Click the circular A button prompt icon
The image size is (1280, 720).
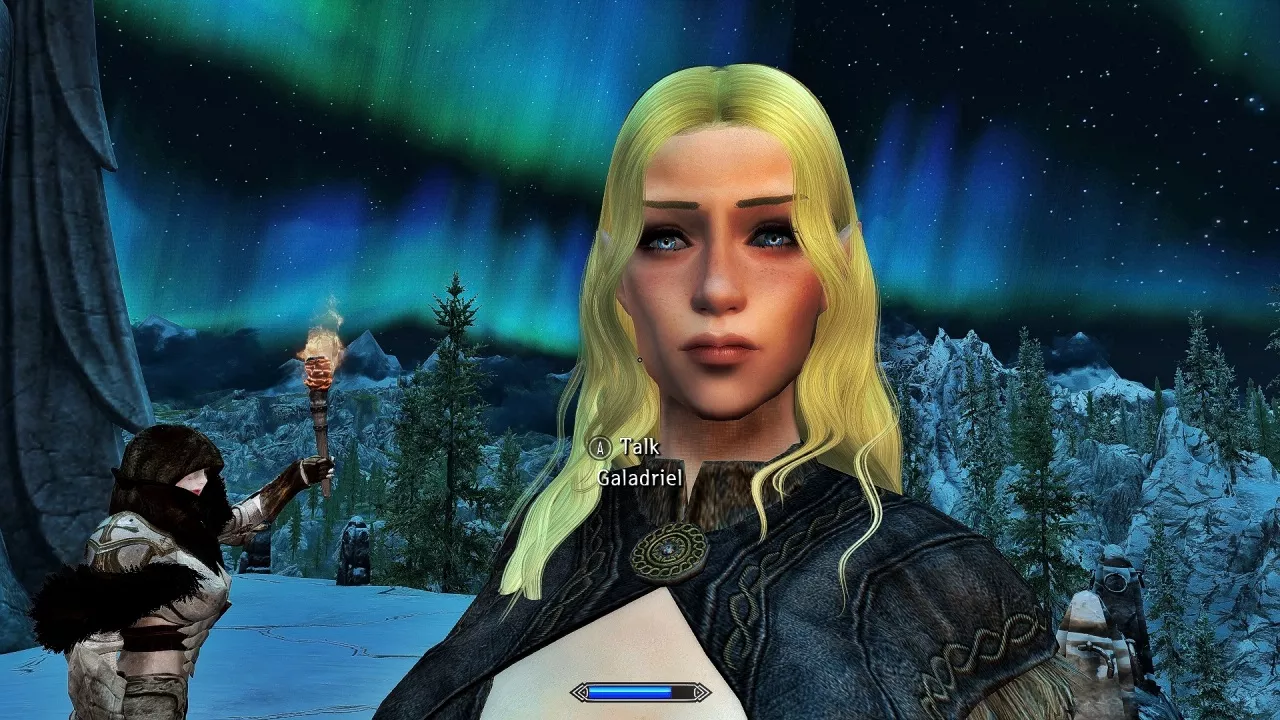tap(600, 447)
